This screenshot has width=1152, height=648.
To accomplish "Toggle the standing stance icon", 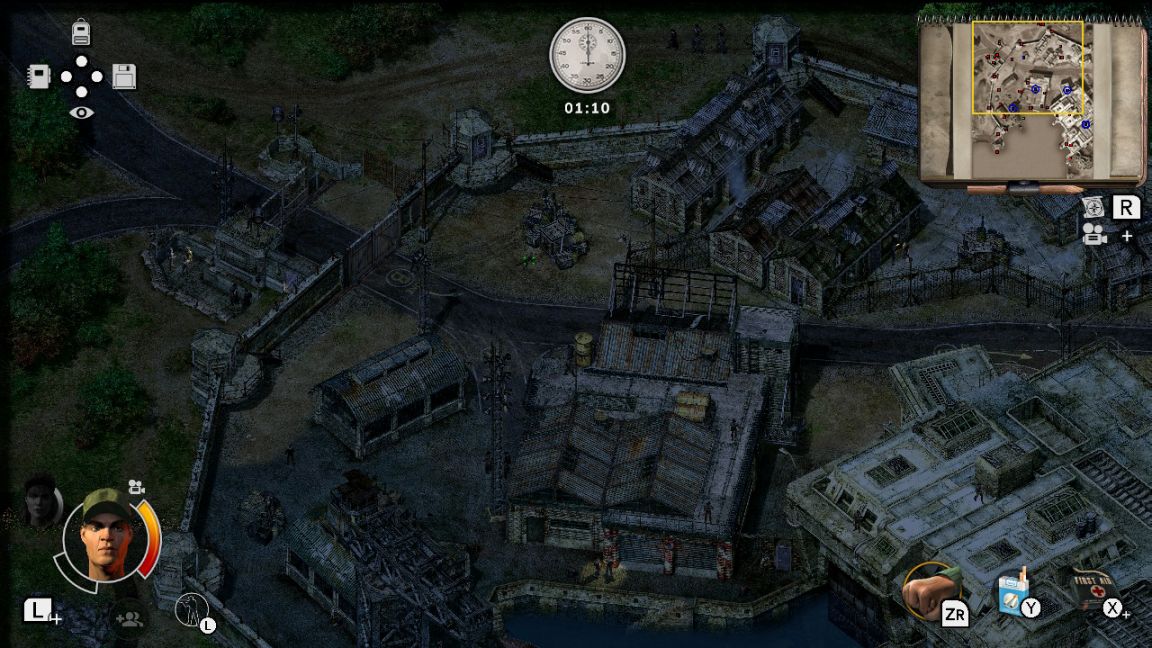I will 189,608.
